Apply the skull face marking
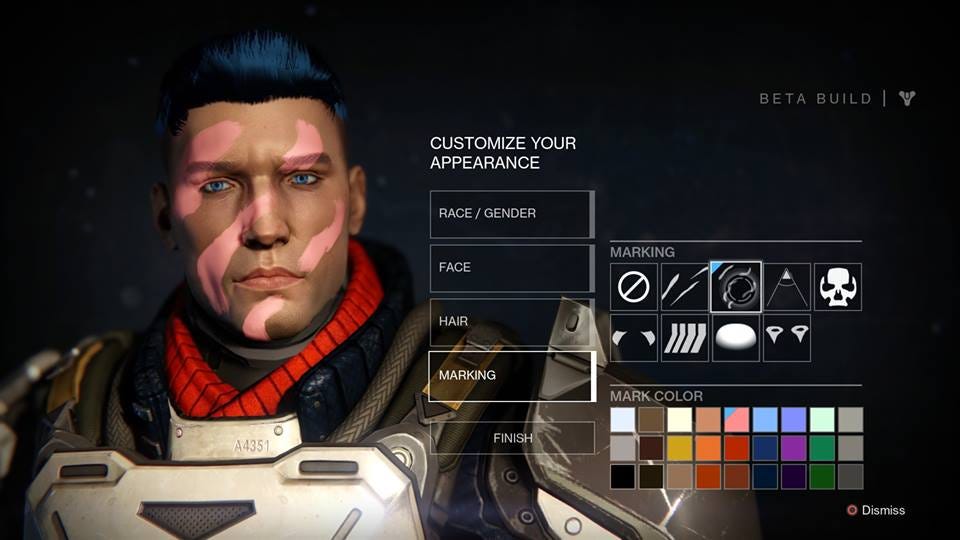 coord(838,287)
